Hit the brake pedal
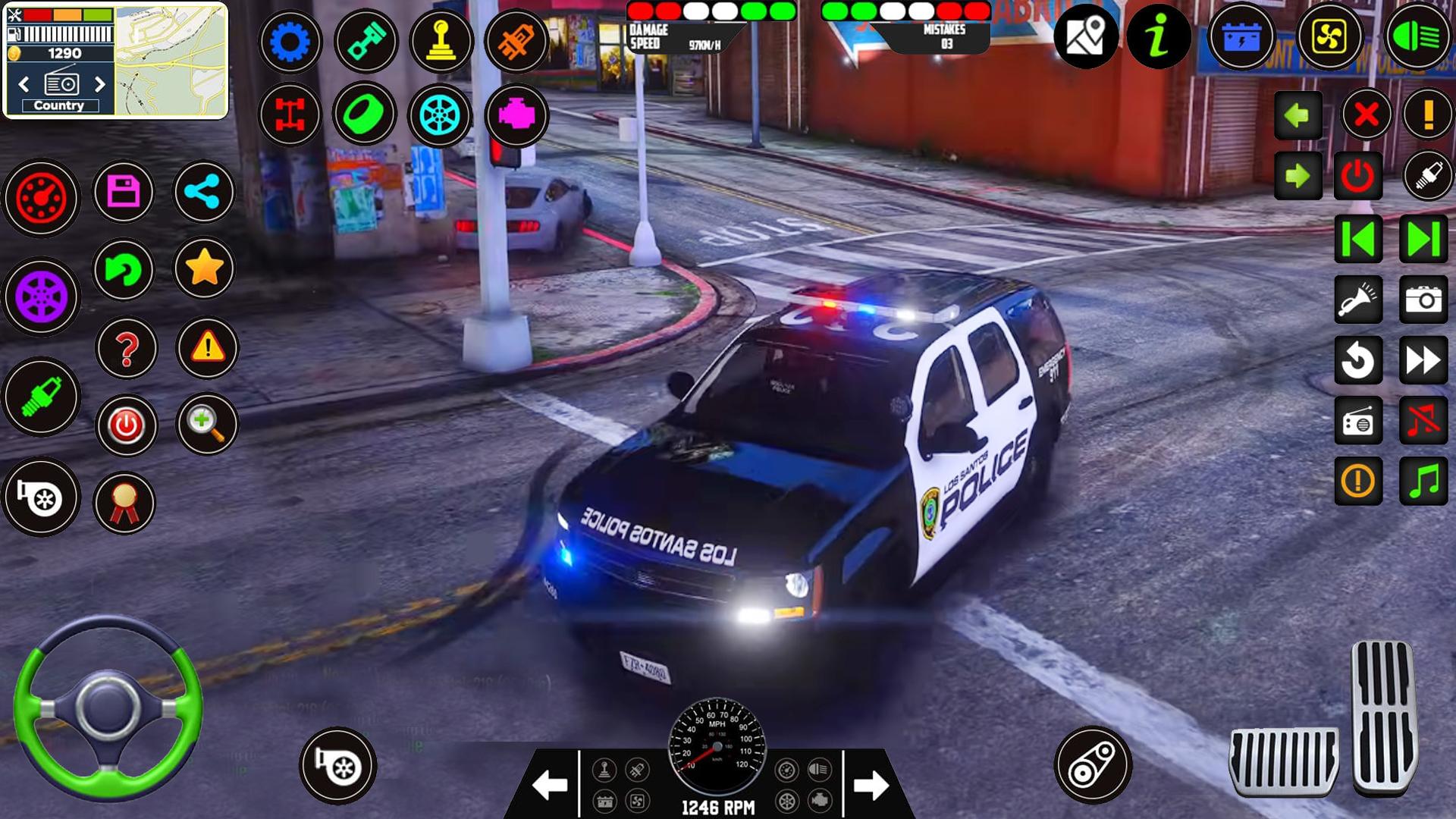 (1283, 761)
